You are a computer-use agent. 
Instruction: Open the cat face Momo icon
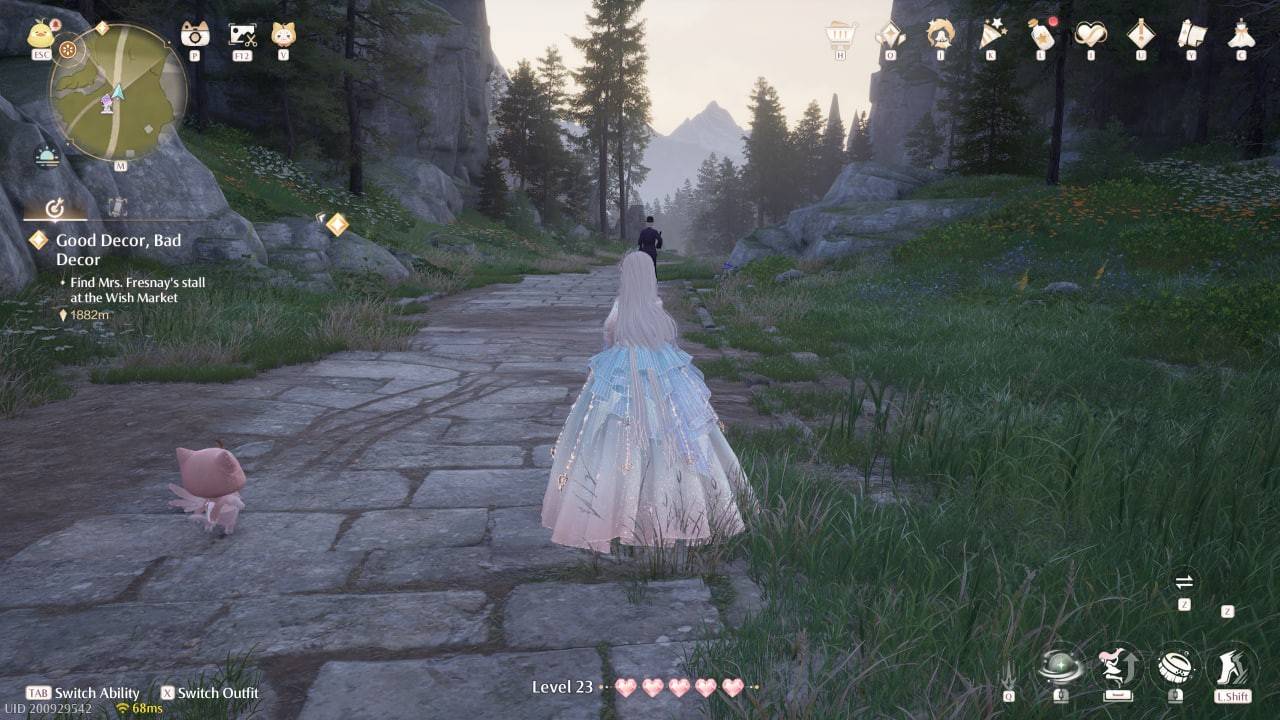tap(283, 35)
